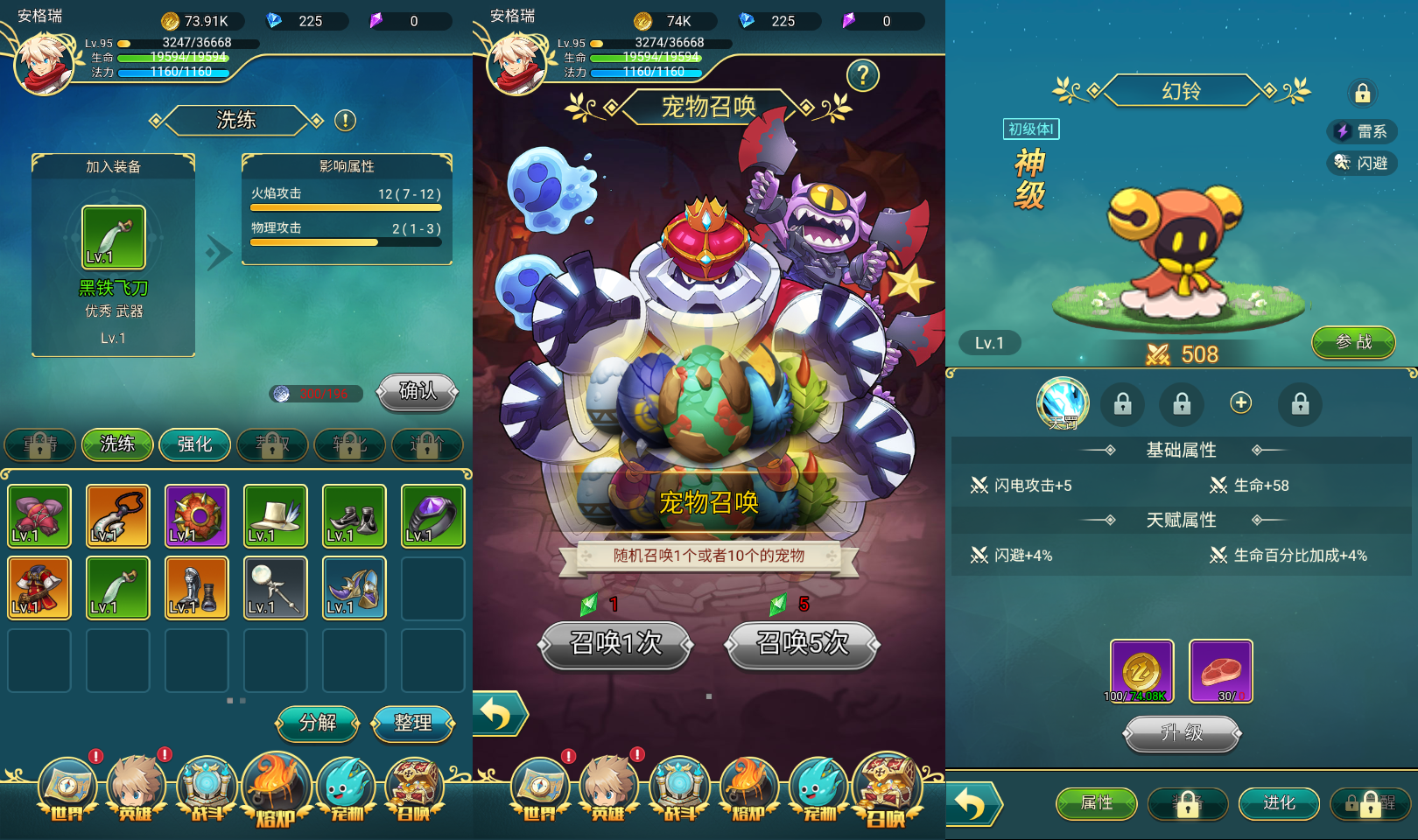Select the 洗练 tab

pyautogui.click(x=117, y=444)
